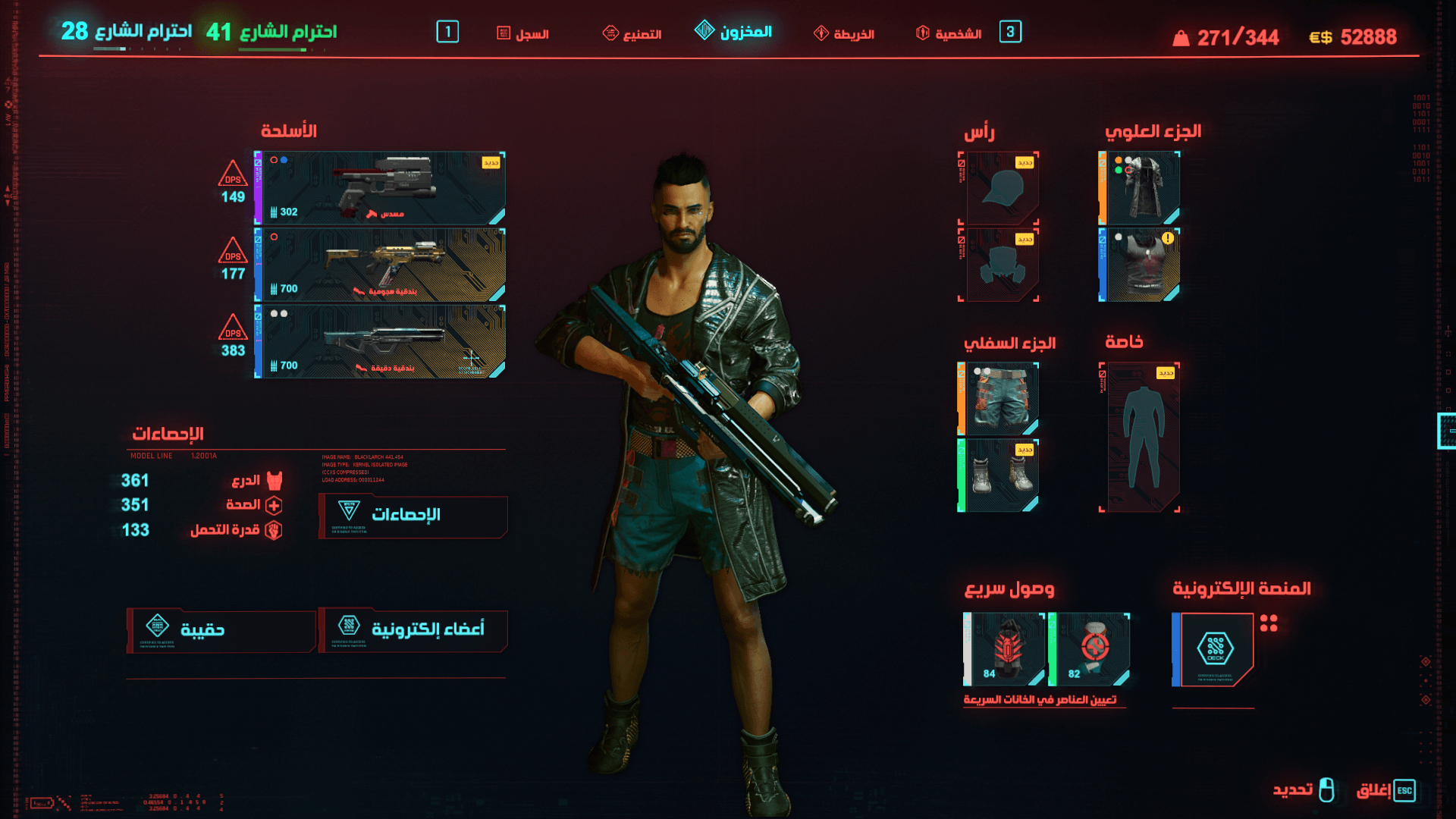Select the shorts leg slot
The height and width of the screenshot is (819, 1456).
pos(999,398)
